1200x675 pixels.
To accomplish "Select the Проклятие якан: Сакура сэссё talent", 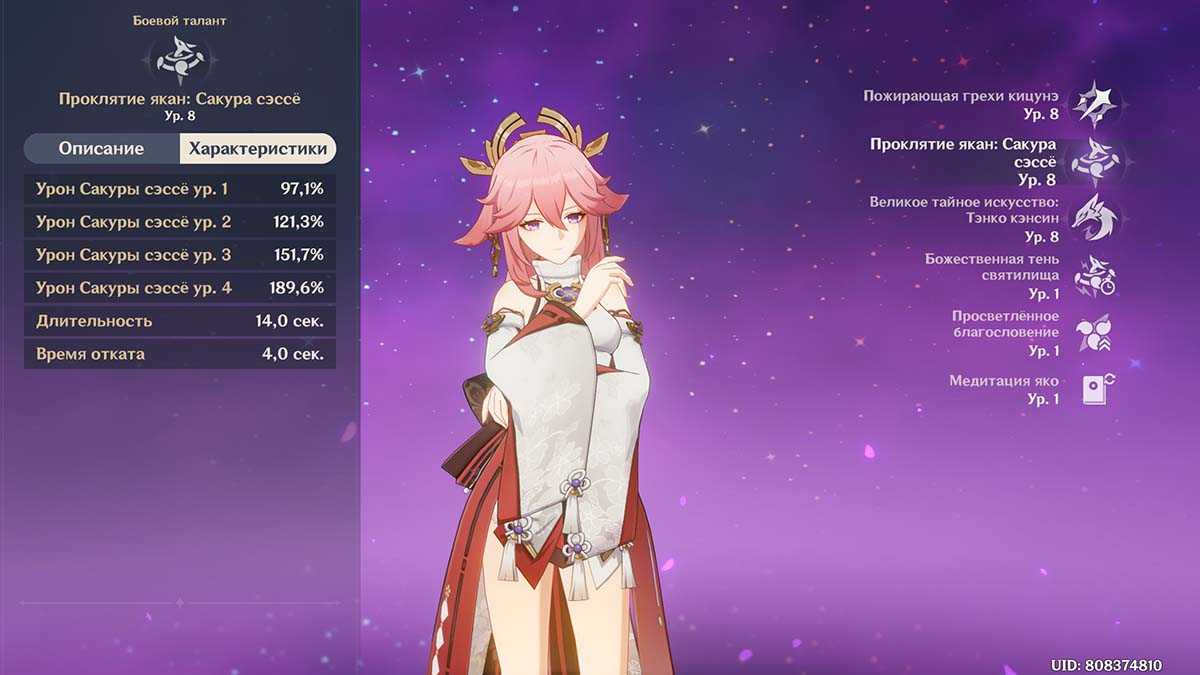I will pos(1094,162).
